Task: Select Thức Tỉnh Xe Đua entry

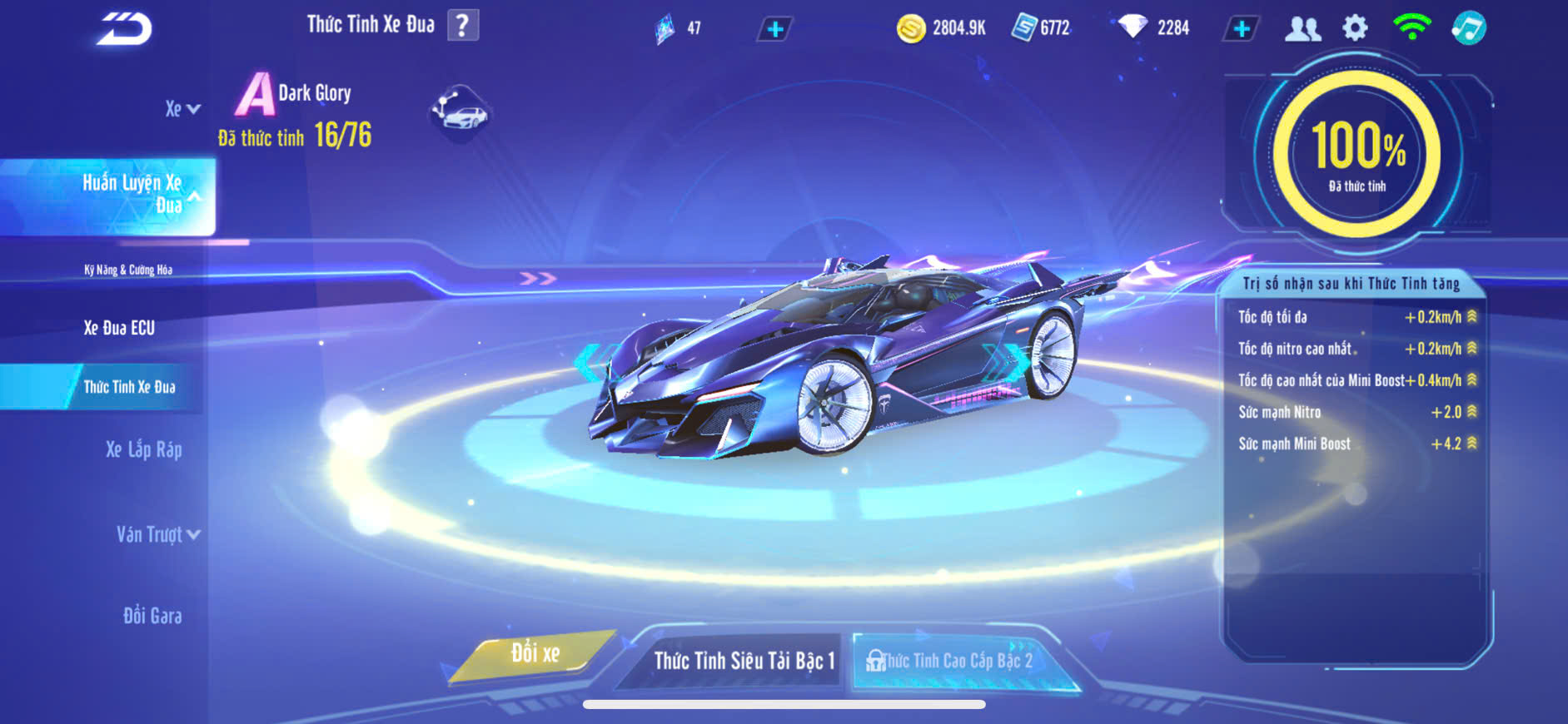Action: 129,387
